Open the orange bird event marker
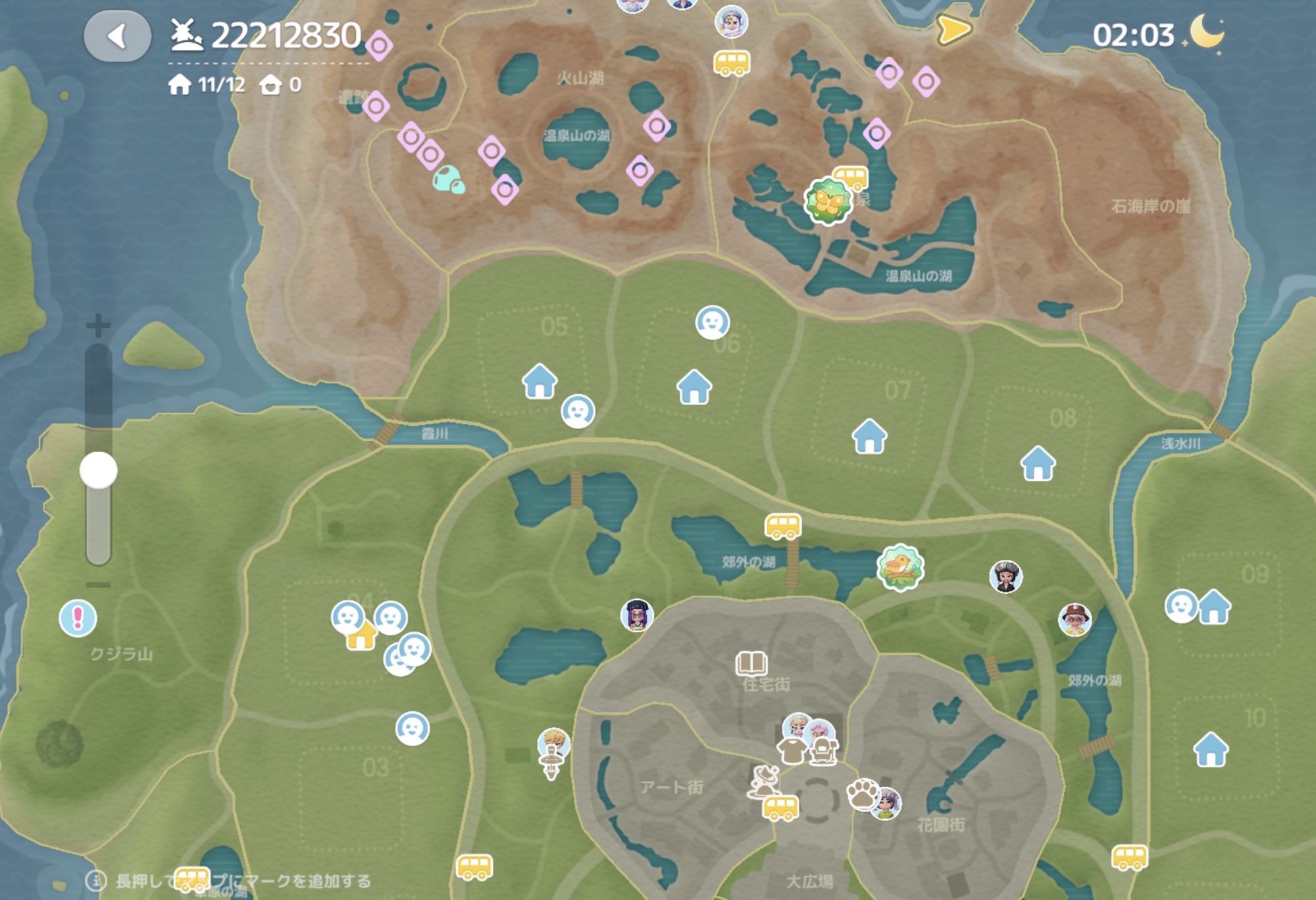Screen dimensions: 1316x900 click(x=900, y=567)
